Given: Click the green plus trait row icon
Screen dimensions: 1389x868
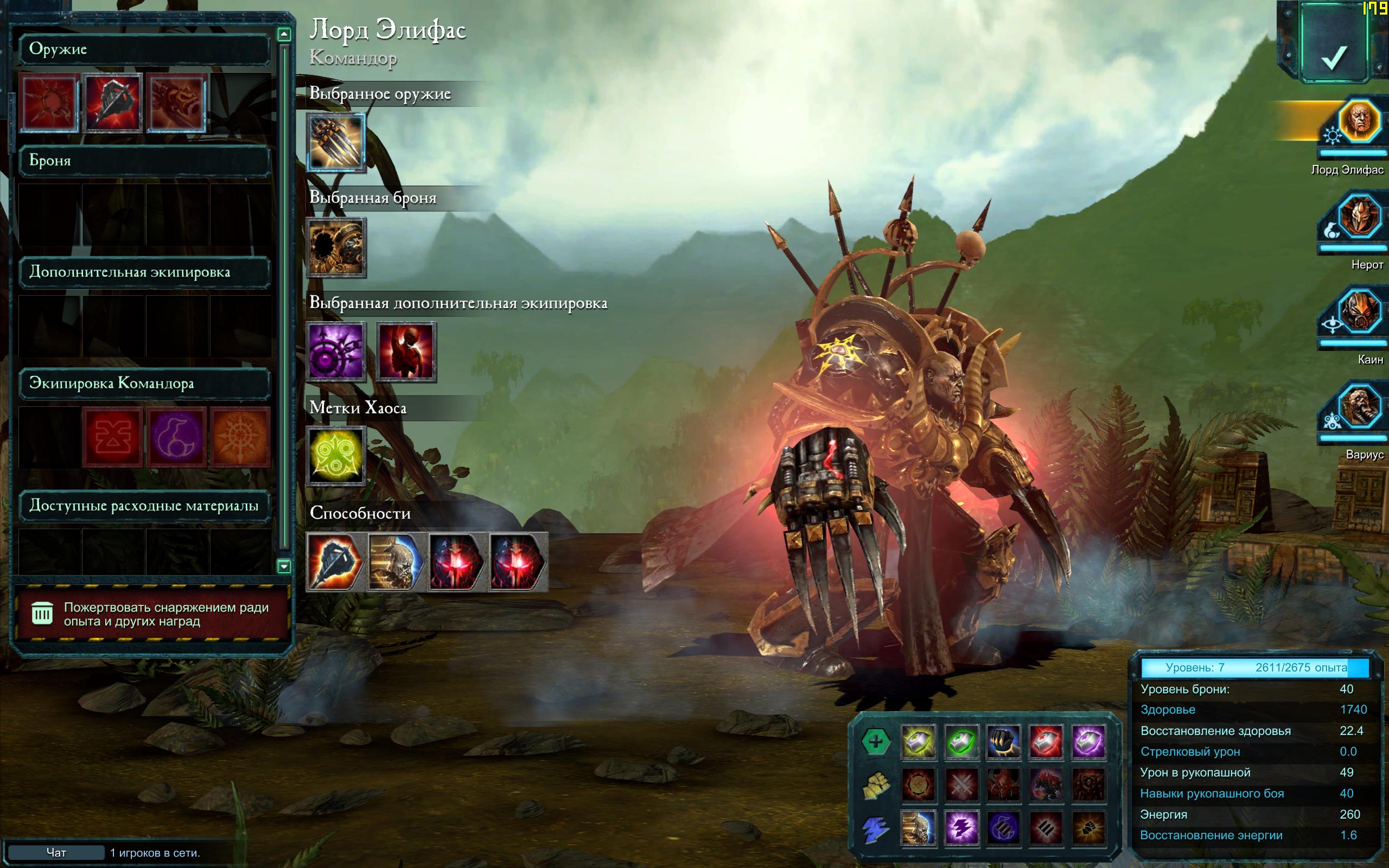Looking at the screenshot, I should 875,742.
